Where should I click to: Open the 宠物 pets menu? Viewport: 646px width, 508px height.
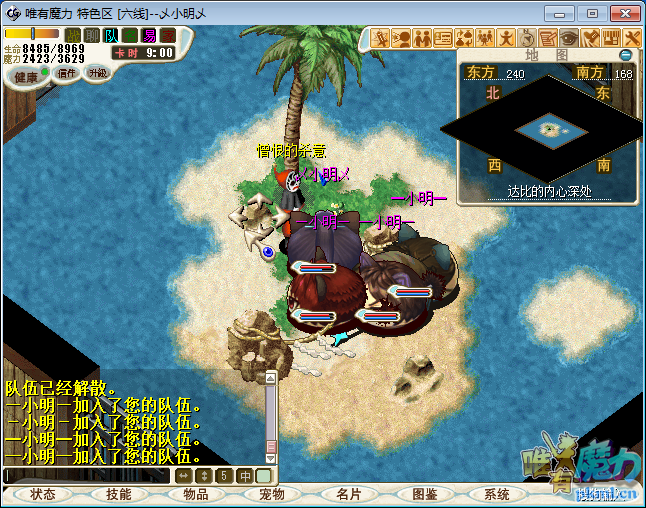pyautogui.click(x=272, y=494)
